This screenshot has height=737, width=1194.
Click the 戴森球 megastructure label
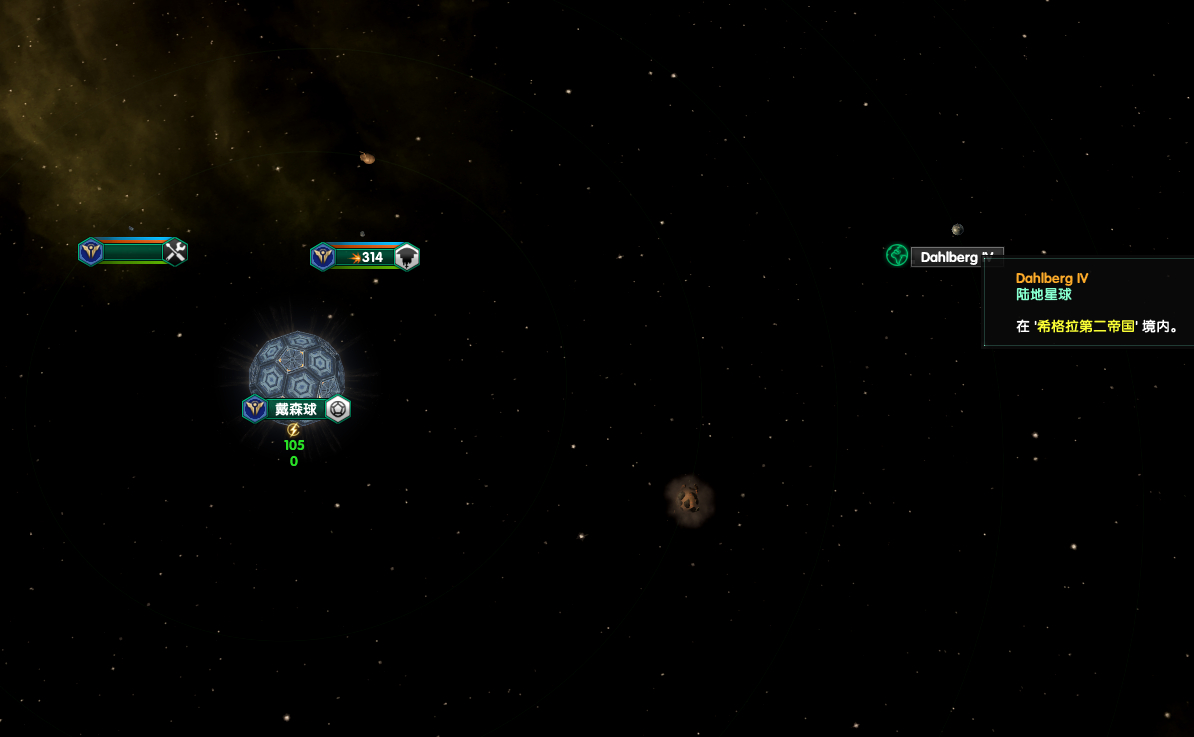coord(296,409)
